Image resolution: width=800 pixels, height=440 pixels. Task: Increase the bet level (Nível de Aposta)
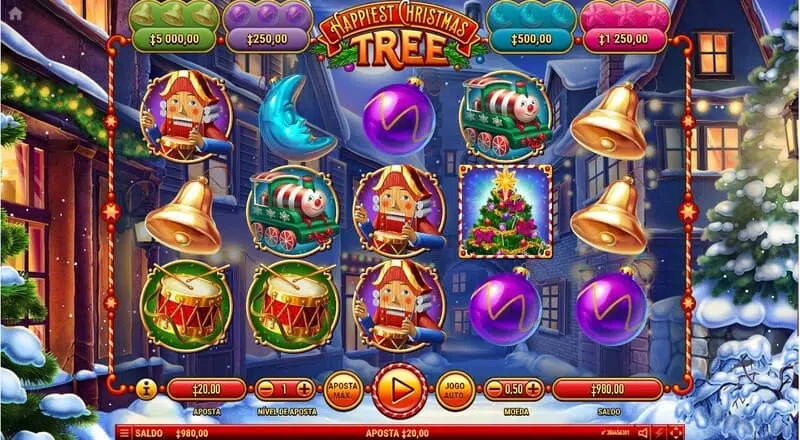click(304, 389)
